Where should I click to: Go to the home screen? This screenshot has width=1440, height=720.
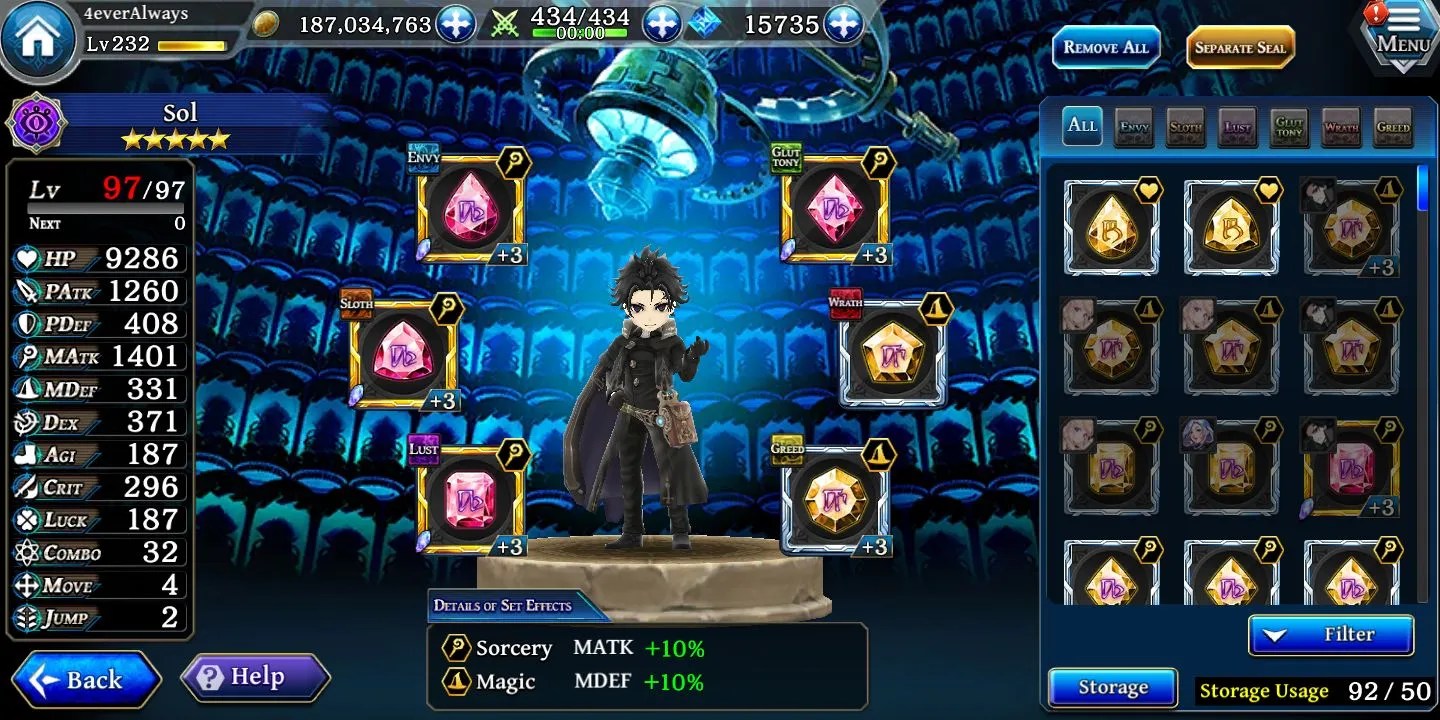coord(39,37)
